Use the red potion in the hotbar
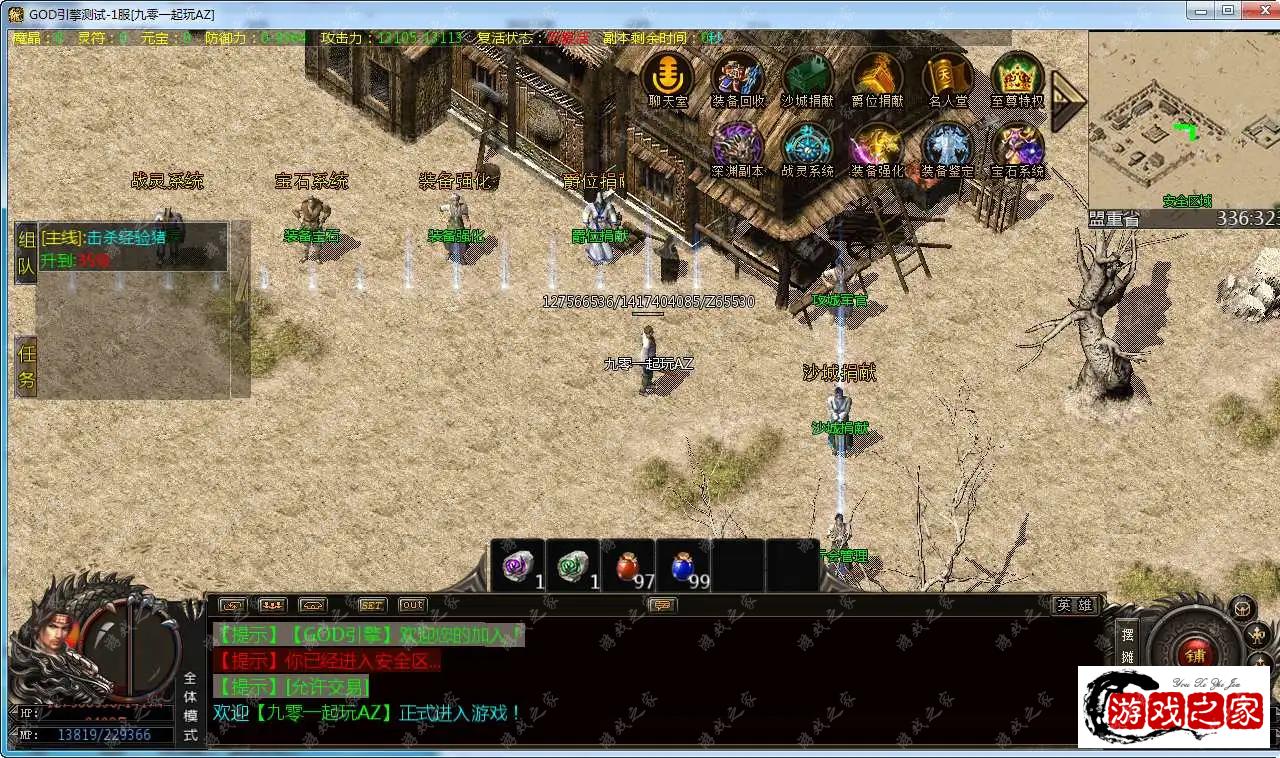The image size is (1280, 758). click(627, 567)
